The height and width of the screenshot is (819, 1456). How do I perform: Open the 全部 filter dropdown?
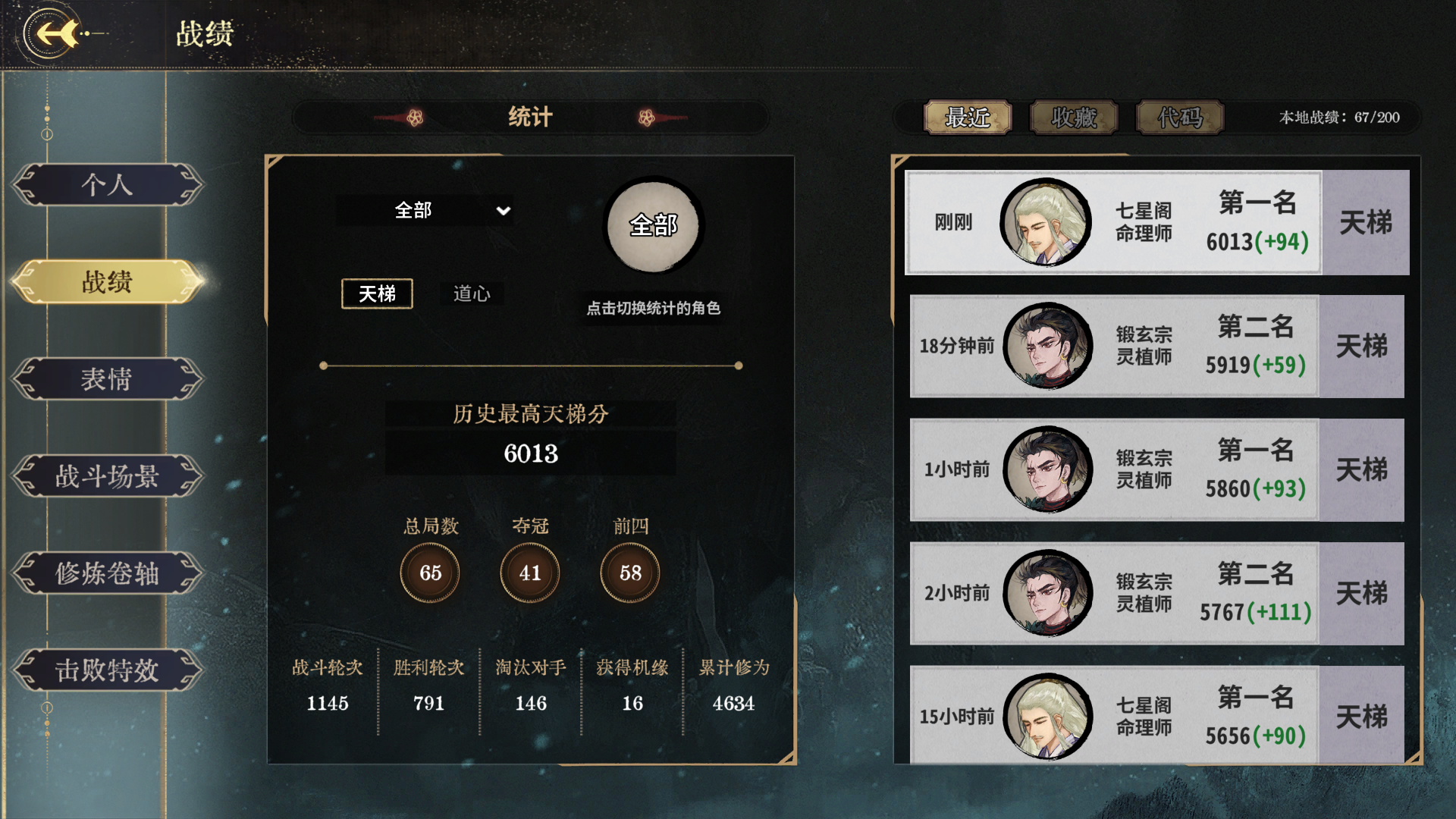point(426,211)
